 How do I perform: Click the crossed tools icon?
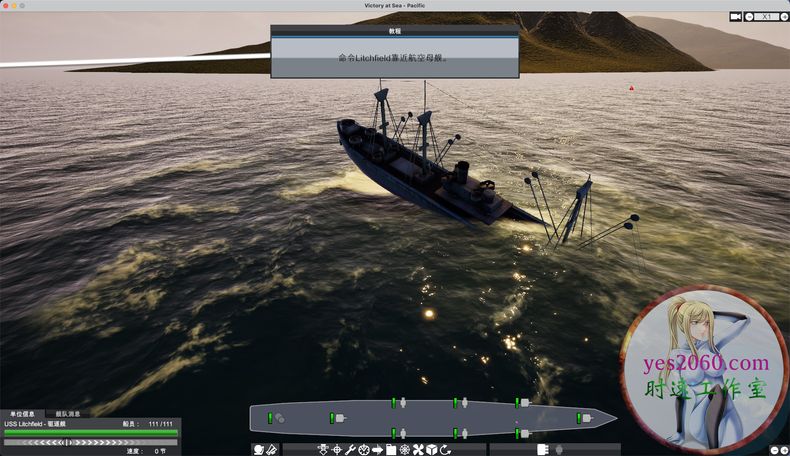pos(418,449)
